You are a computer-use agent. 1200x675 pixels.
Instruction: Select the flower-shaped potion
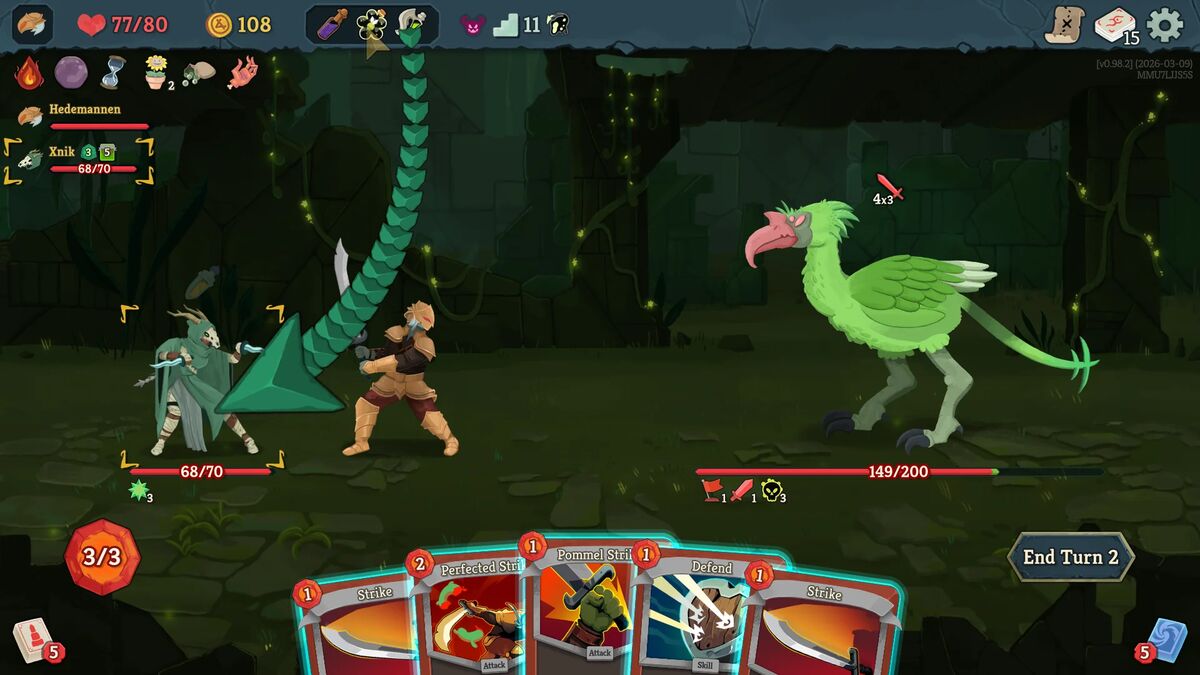point(372,25)
